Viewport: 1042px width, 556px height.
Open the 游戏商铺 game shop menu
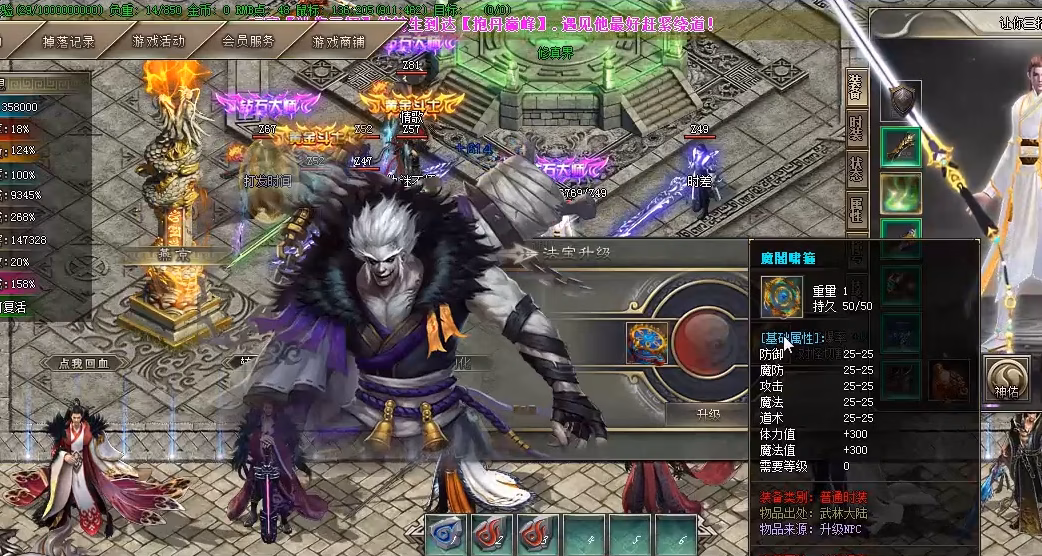338,41
